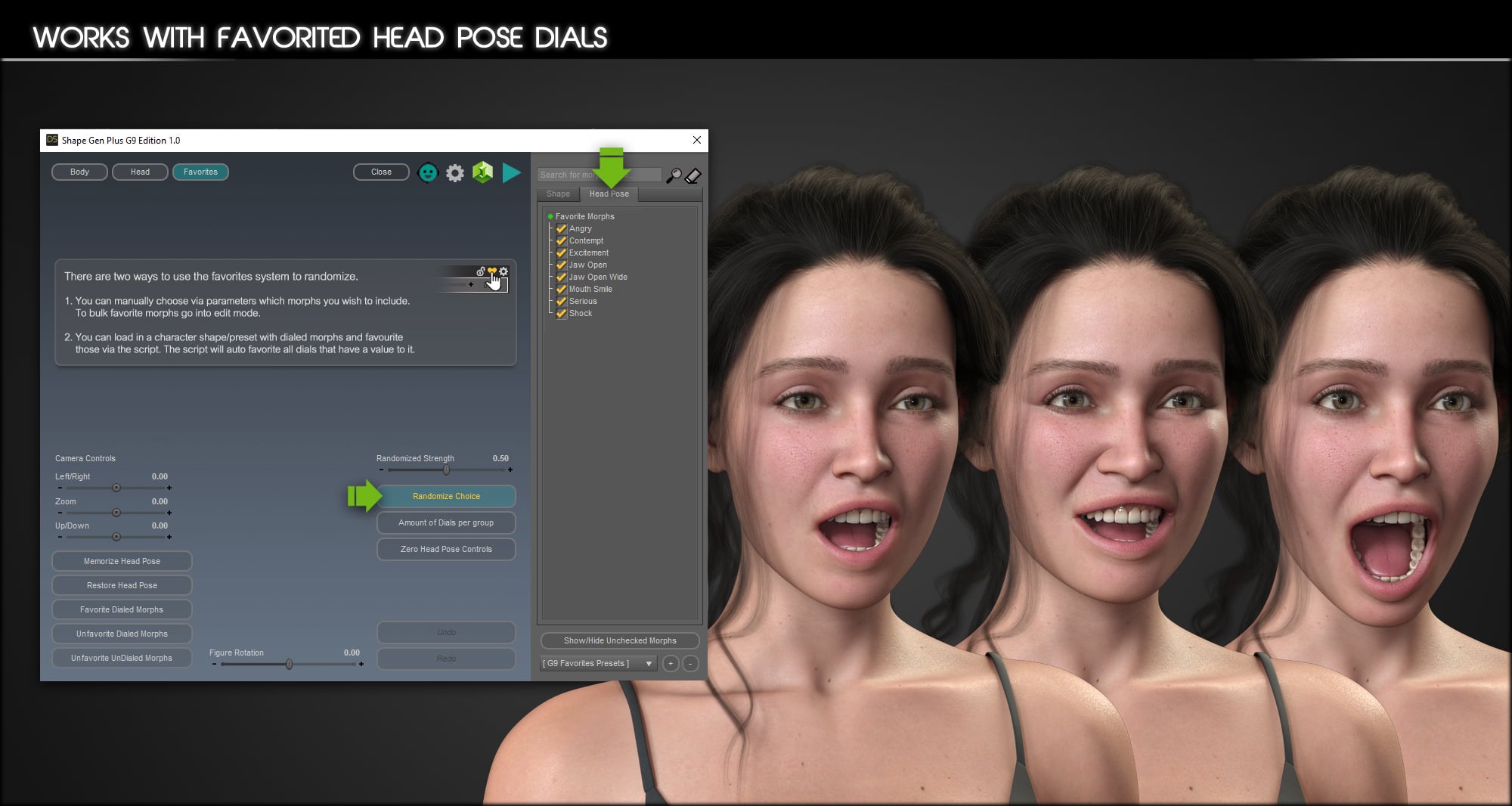The image size is (1512, 806).
Task: Click the Randomize Choice button
Action: pyautogui.click(x=445, y=496)
